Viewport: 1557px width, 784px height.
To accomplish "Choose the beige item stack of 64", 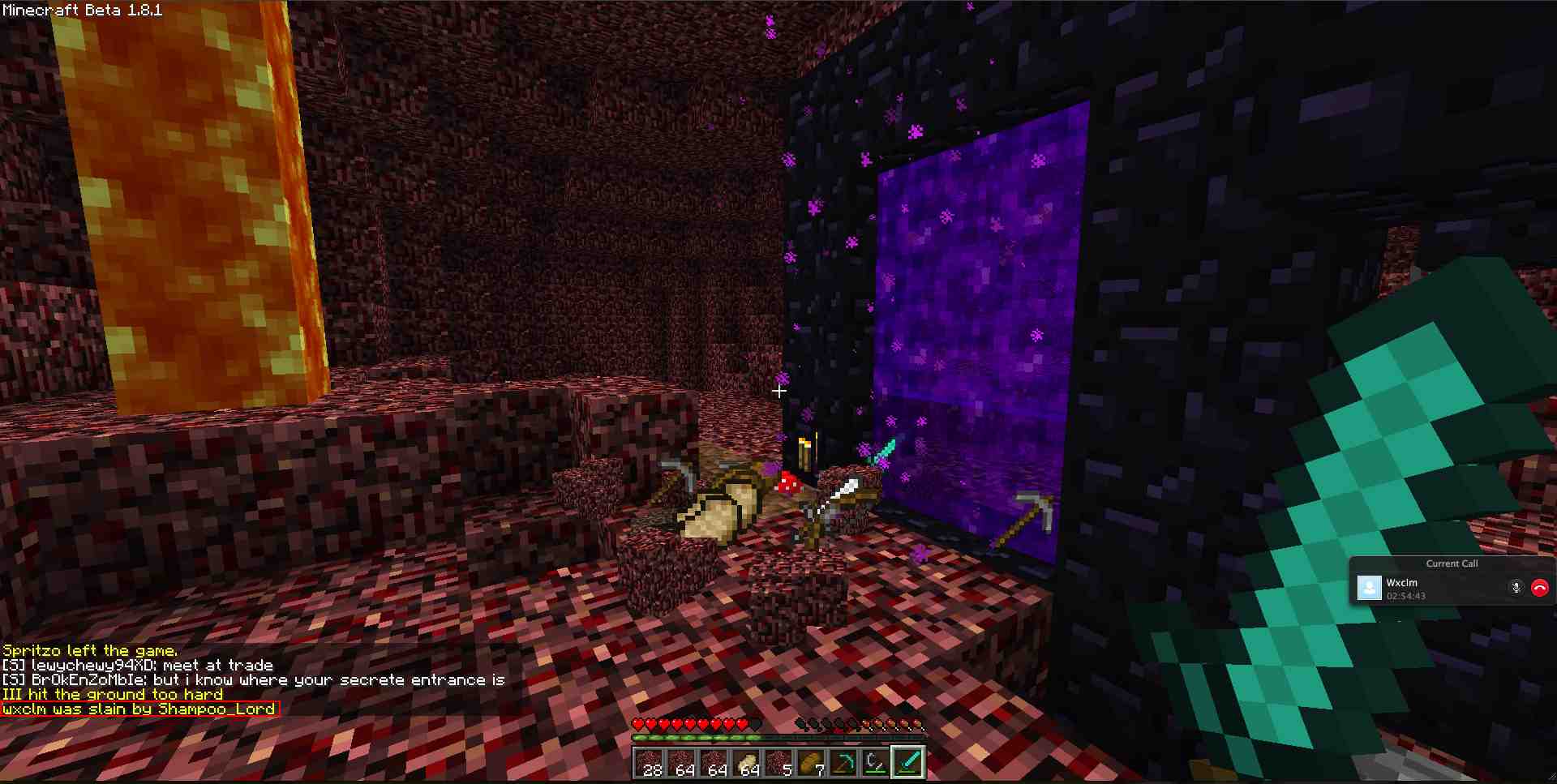I will [746, 763].
